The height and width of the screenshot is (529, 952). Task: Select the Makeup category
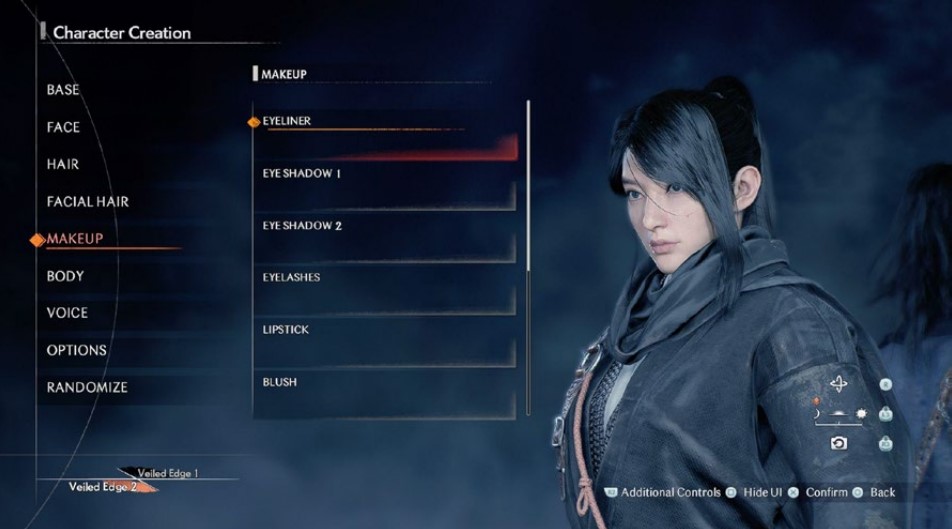tap(75, 239)
